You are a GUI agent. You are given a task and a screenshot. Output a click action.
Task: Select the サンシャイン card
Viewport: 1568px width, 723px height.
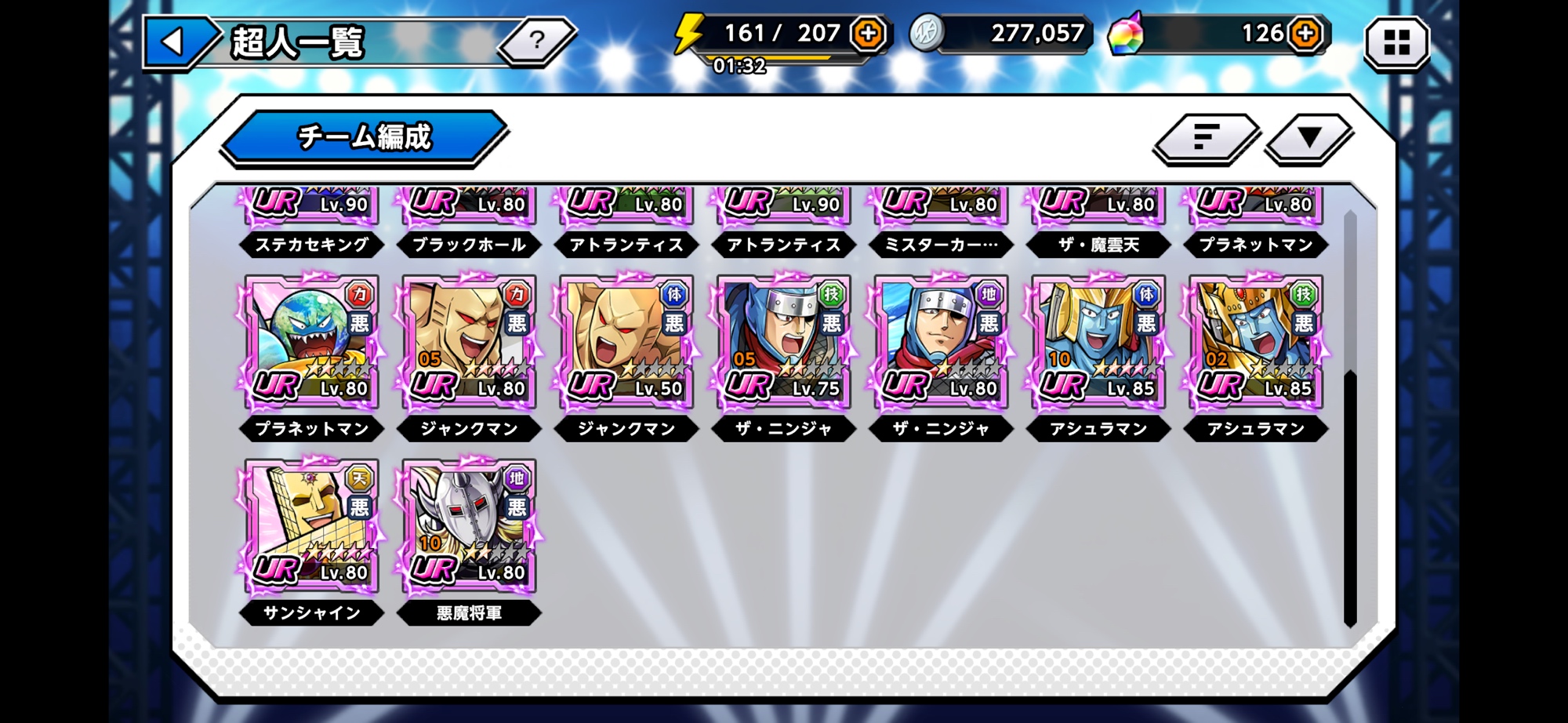[312, 527]
